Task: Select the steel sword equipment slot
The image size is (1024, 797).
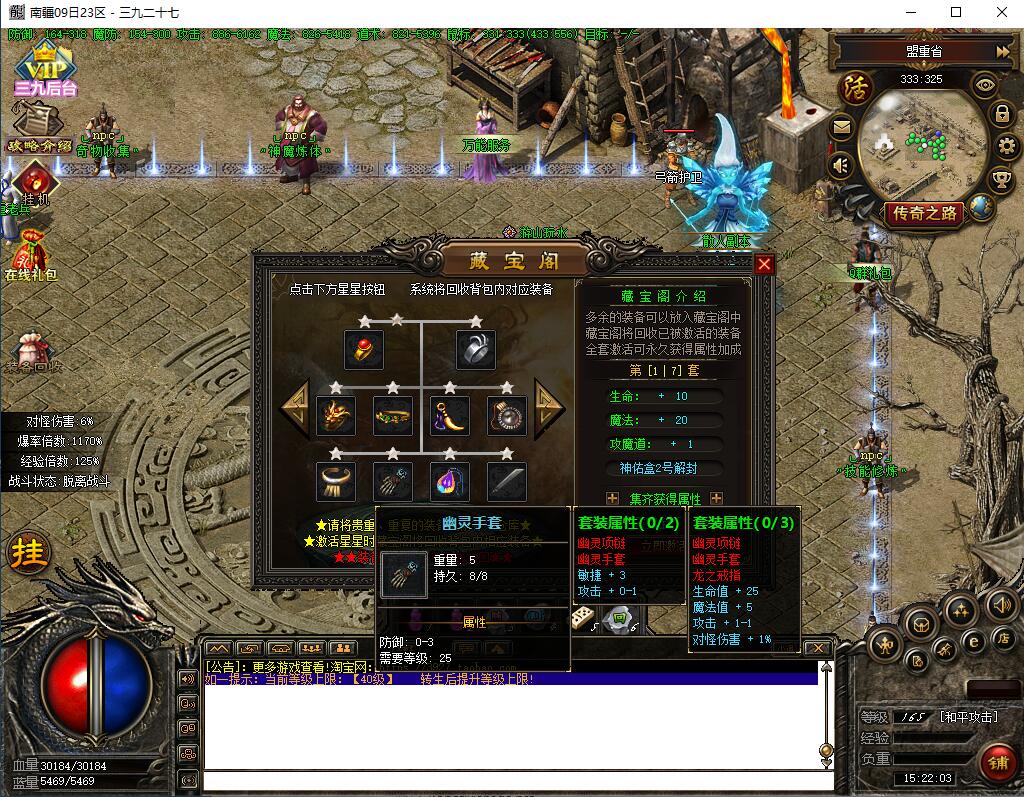Action: pyautogui.click(x=506, y=482)
